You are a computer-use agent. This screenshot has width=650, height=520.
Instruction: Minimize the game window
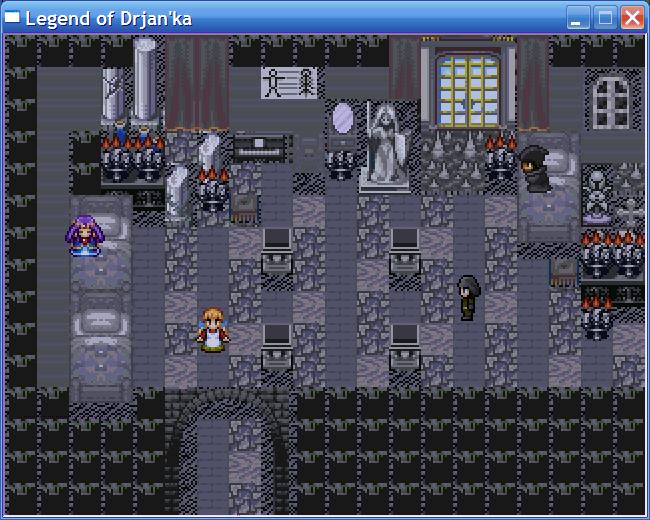point(578,17)
